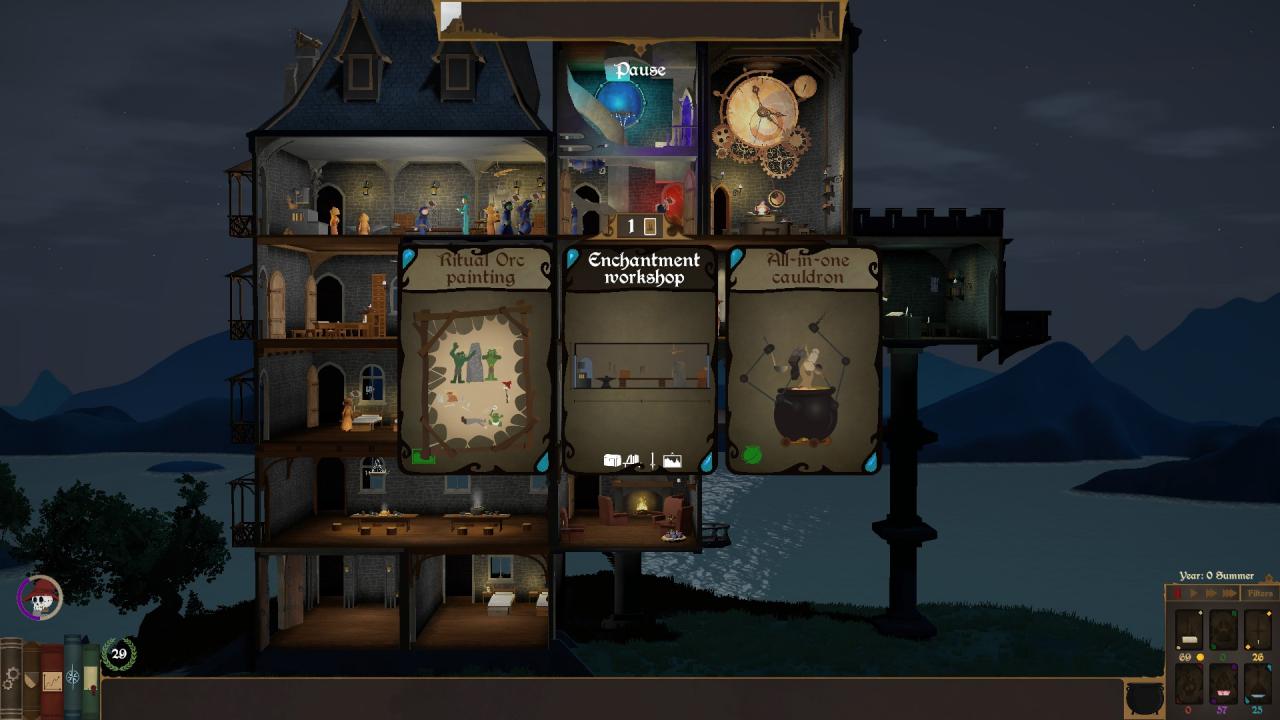This screenshot has width=1280, height=720.
Task: Set time to triple fast-forward speed
Action: click(x=1229, y=594)
